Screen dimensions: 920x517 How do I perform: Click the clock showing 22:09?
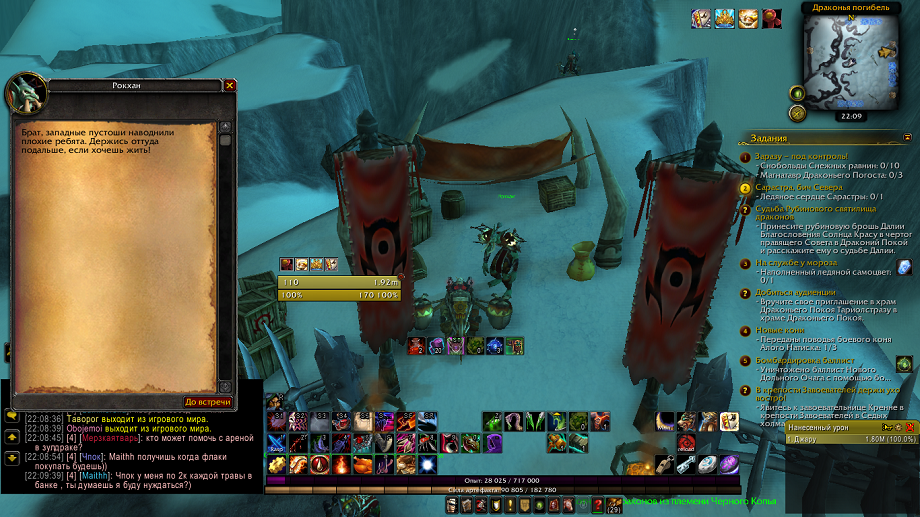pos(852,116)
